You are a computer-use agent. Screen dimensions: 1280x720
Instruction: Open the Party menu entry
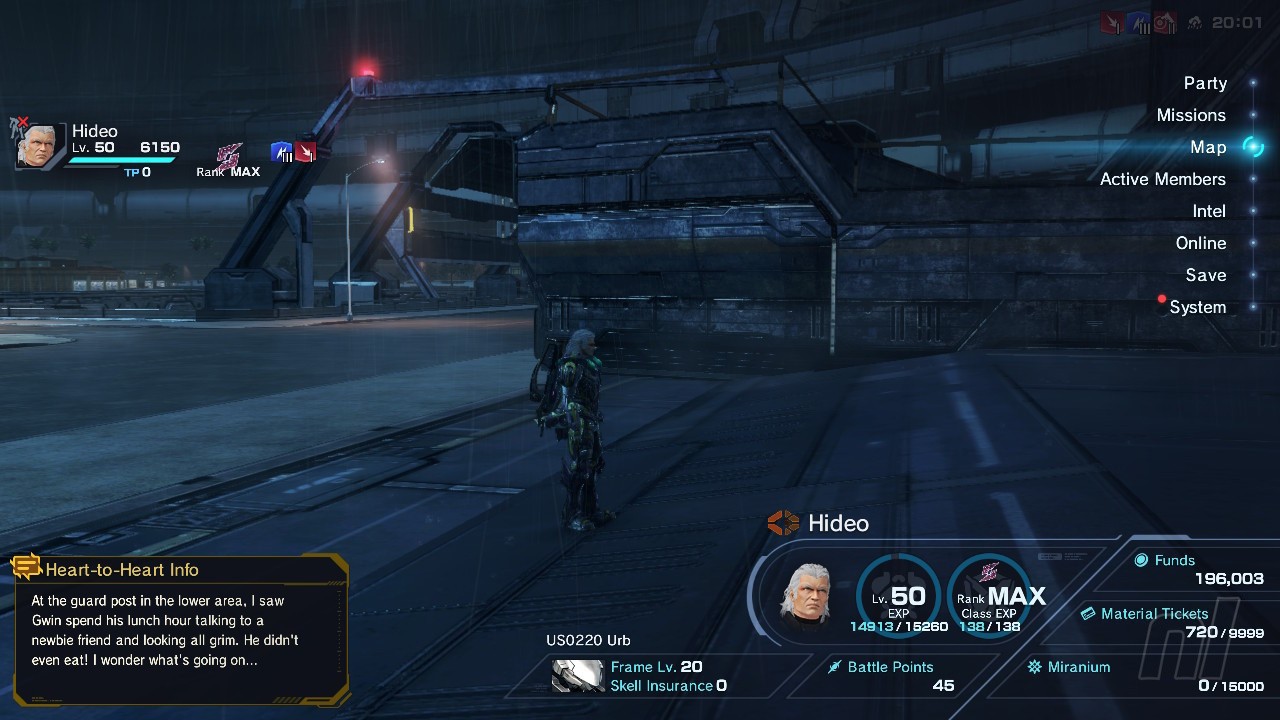(x=1205, y=83)
